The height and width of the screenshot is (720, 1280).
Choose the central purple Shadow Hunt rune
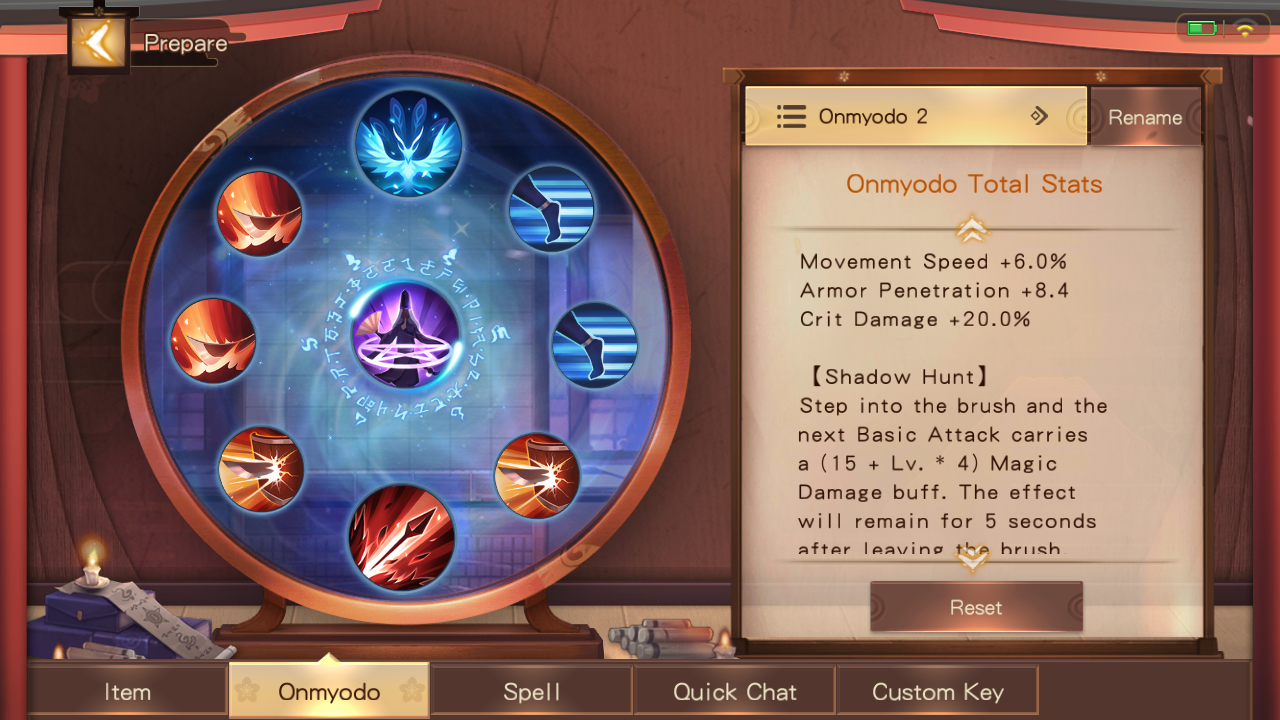tap(406, 336)
